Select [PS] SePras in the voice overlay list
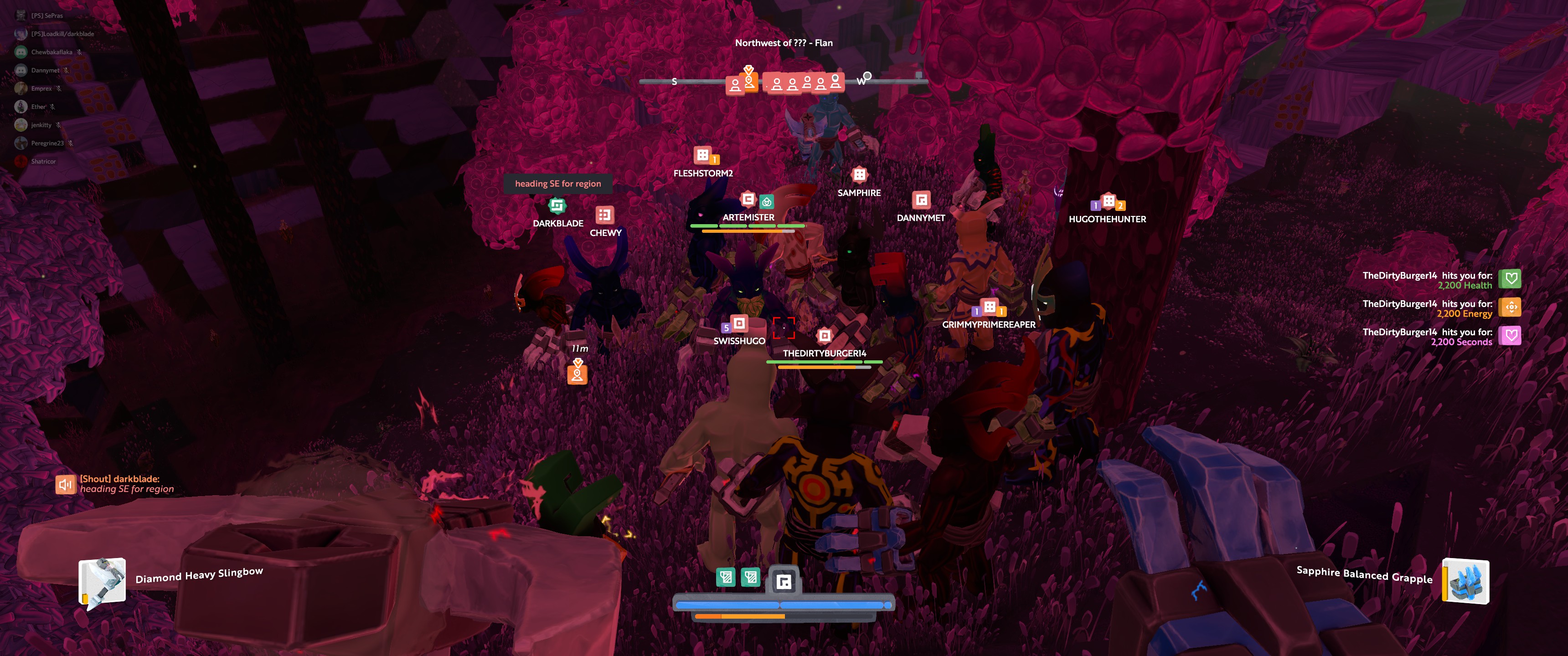Viewport: 1568px width, 656px height. 47,16
